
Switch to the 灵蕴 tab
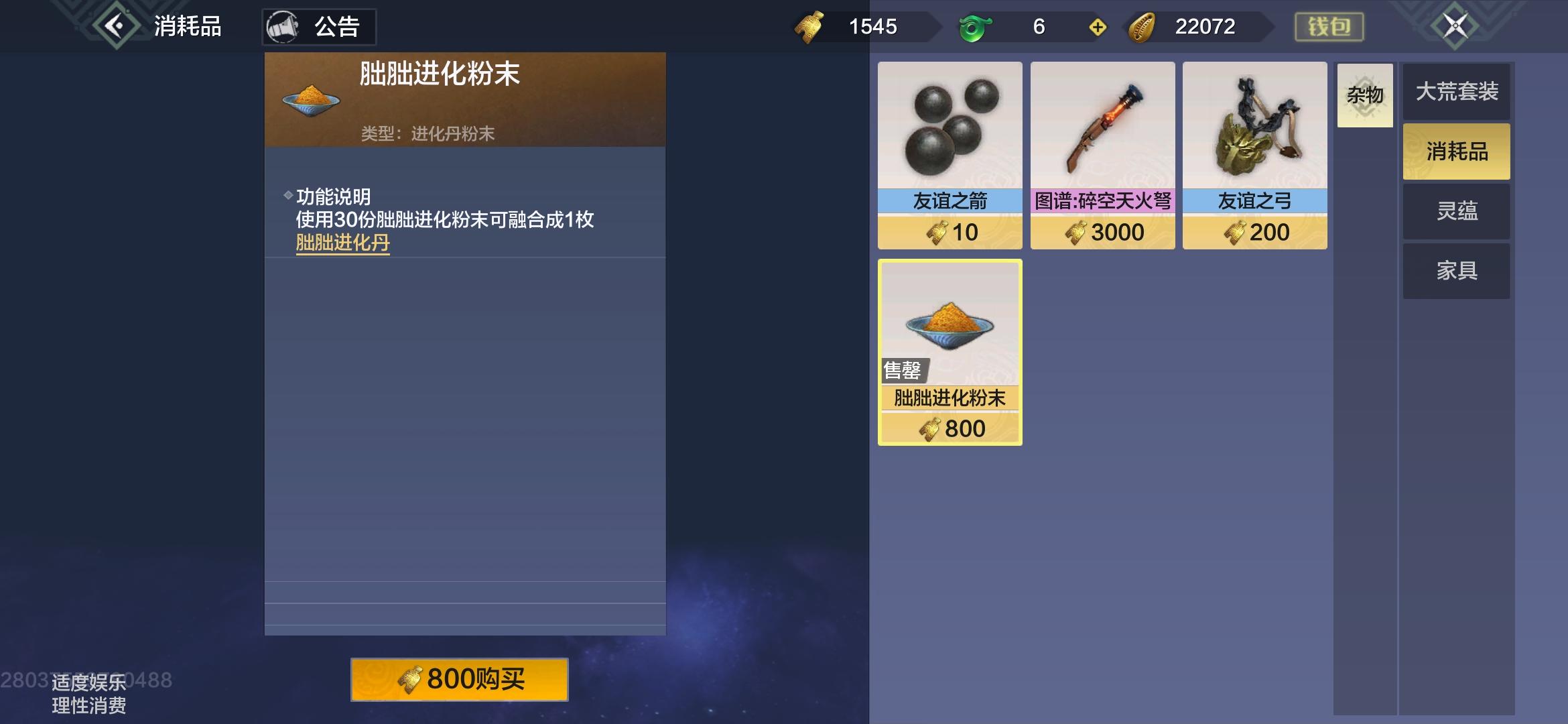[1455, 210]
